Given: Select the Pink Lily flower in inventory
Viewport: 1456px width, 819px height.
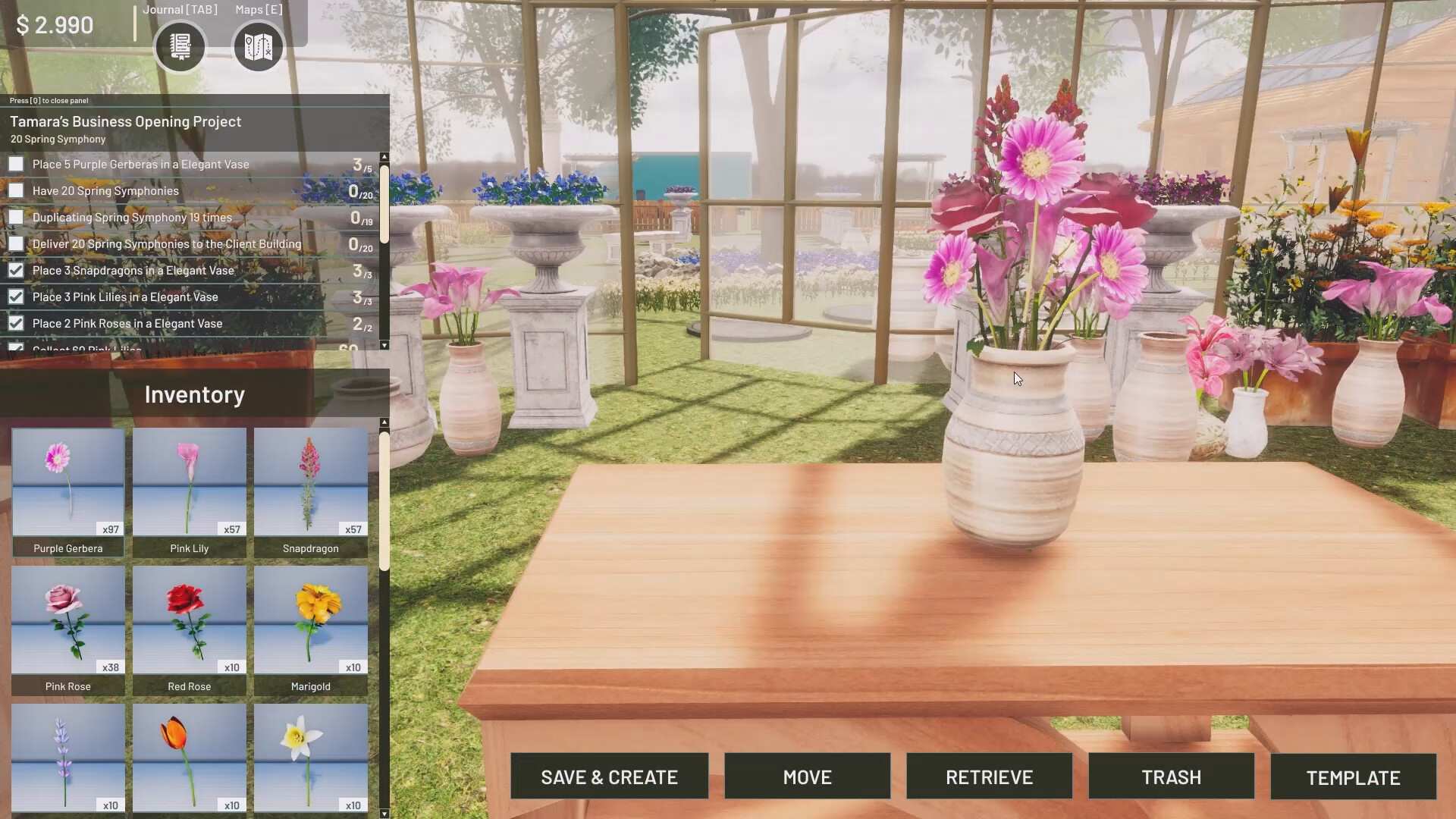Looking at the screenshot, I should pos(189,485).
